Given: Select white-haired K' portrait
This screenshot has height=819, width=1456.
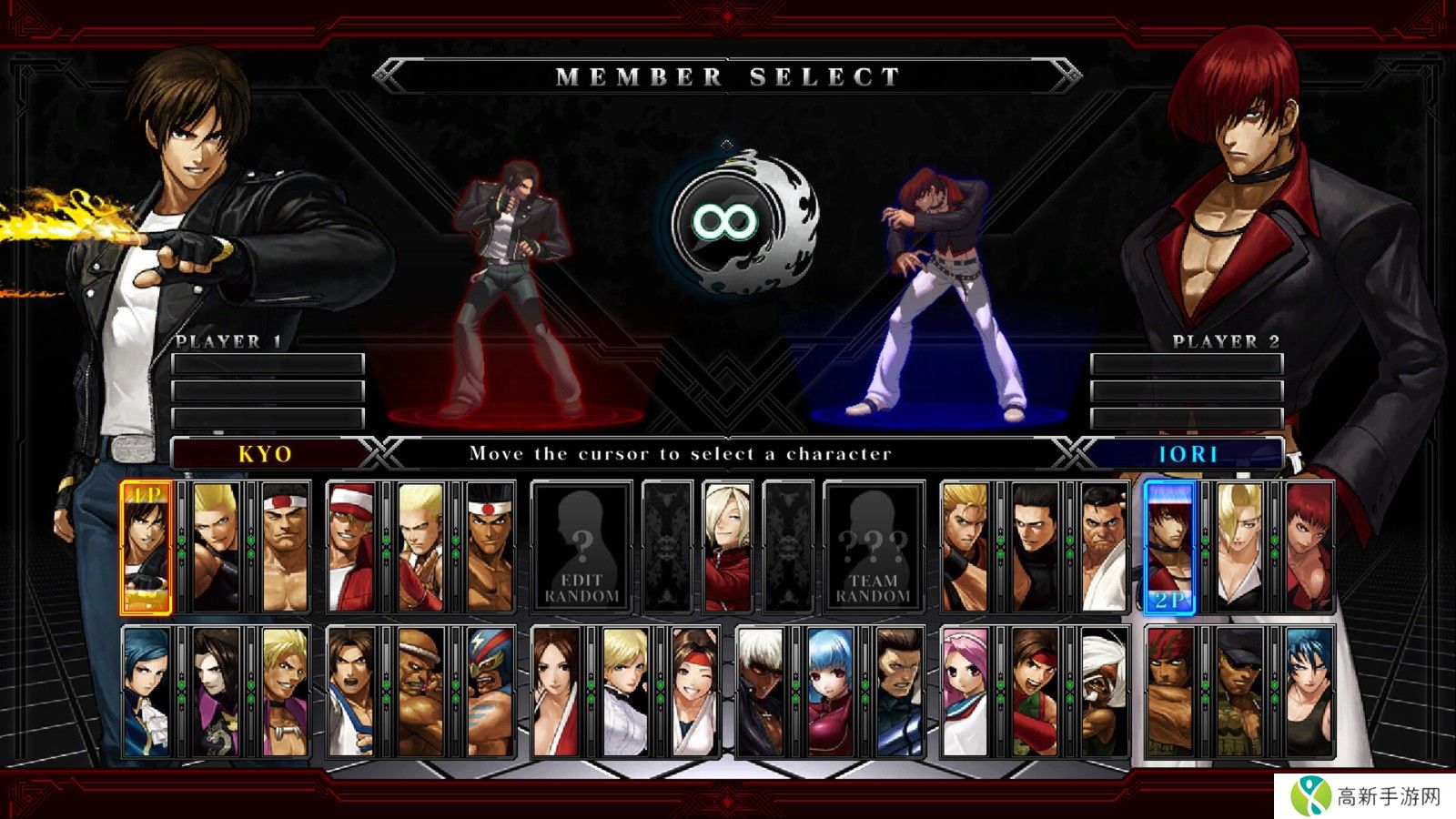Looking at the screenshot, I should 760,692.
